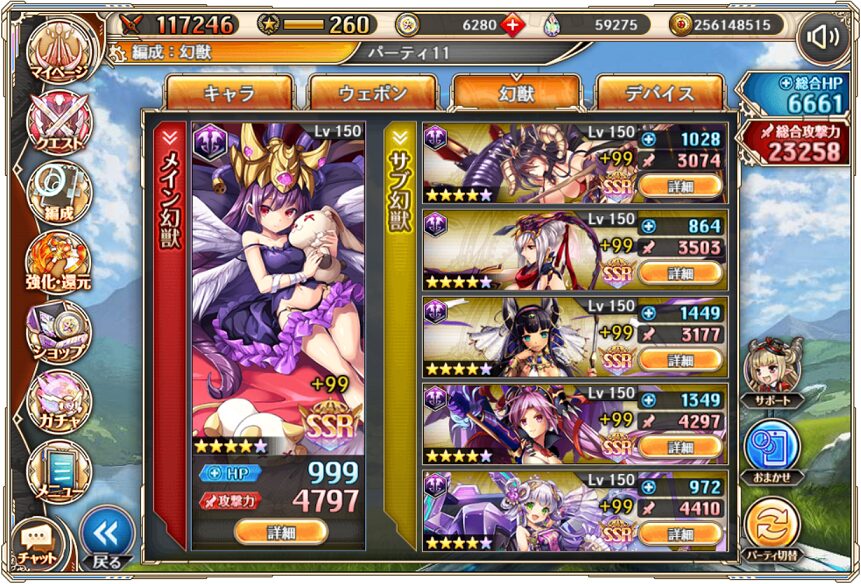Visit the ショップ shop
861x584 pixels.
pos(59,332)
